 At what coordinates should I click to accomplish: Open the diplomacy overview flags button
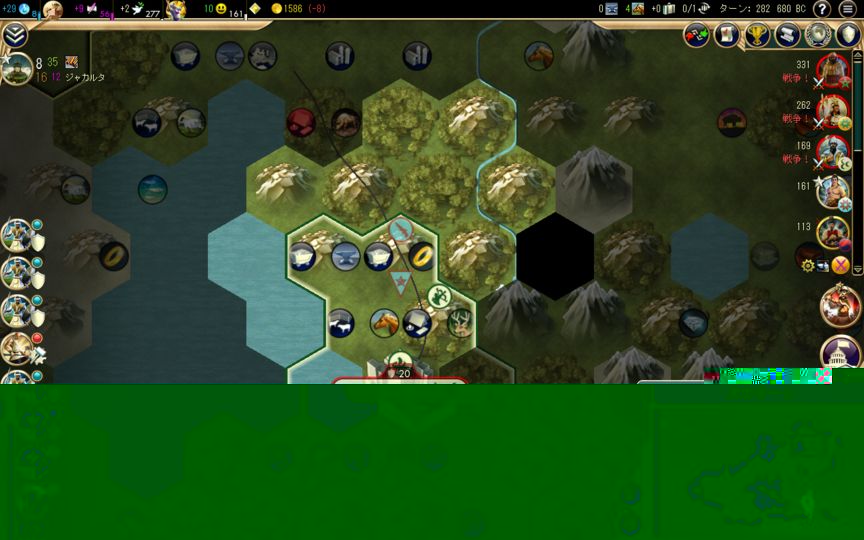[x=697, y=36]
